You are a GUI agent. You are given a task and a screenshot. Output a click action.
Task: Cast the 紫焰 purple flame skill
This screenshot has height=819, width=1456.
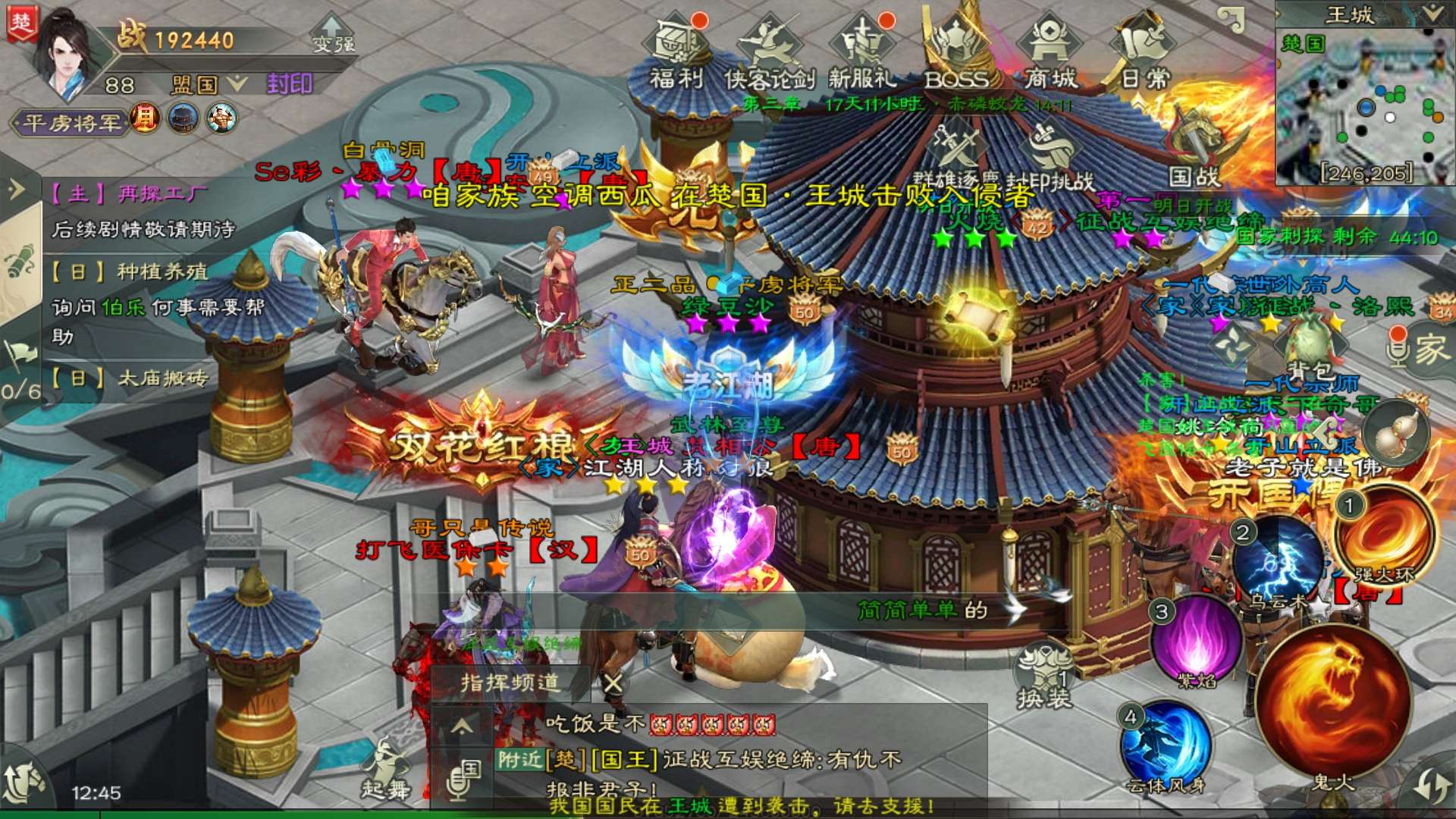[x=1197, y=641]
